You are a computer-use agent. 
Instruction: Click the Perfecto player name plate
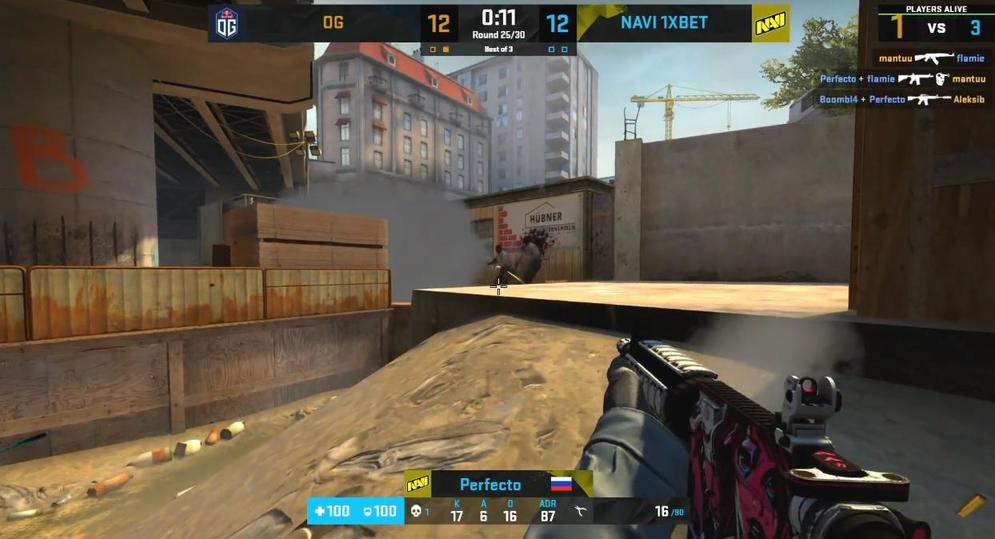490,485
